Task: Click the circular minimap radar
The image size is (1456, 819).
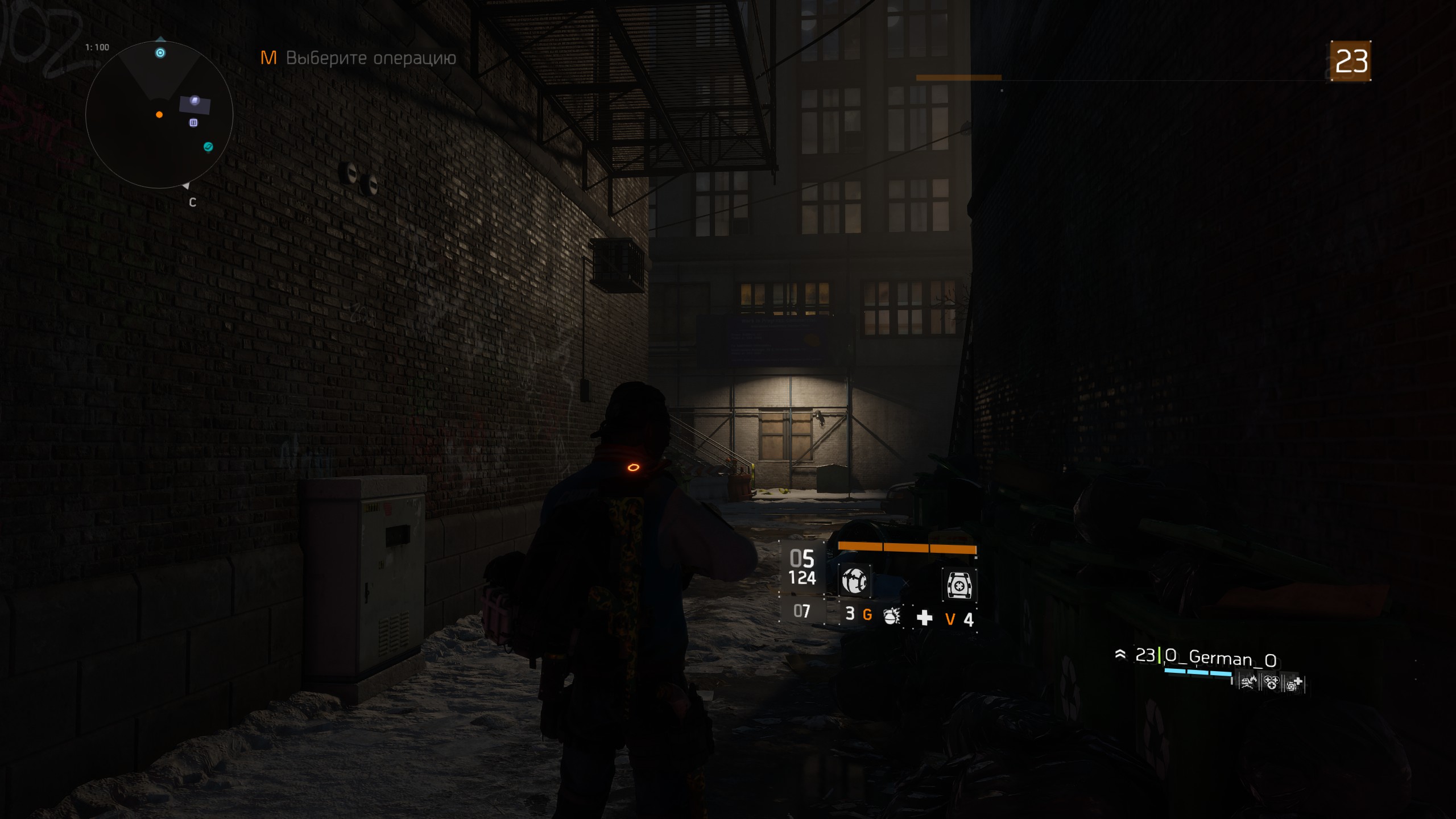Action: 159,115
